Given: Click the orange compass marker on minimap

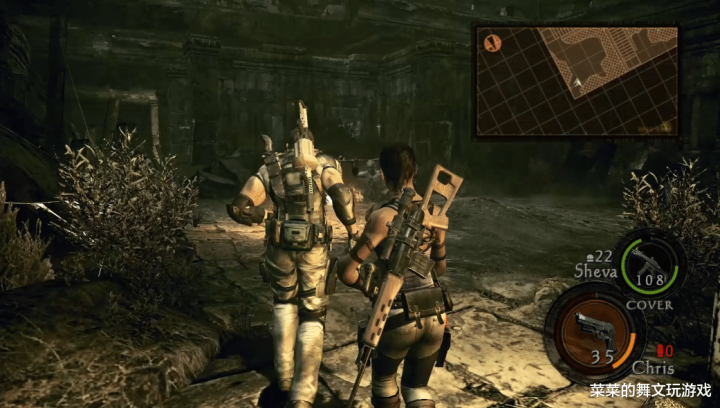Looking at the screenshot, I should pyautogui.click(x=492, y=42).
